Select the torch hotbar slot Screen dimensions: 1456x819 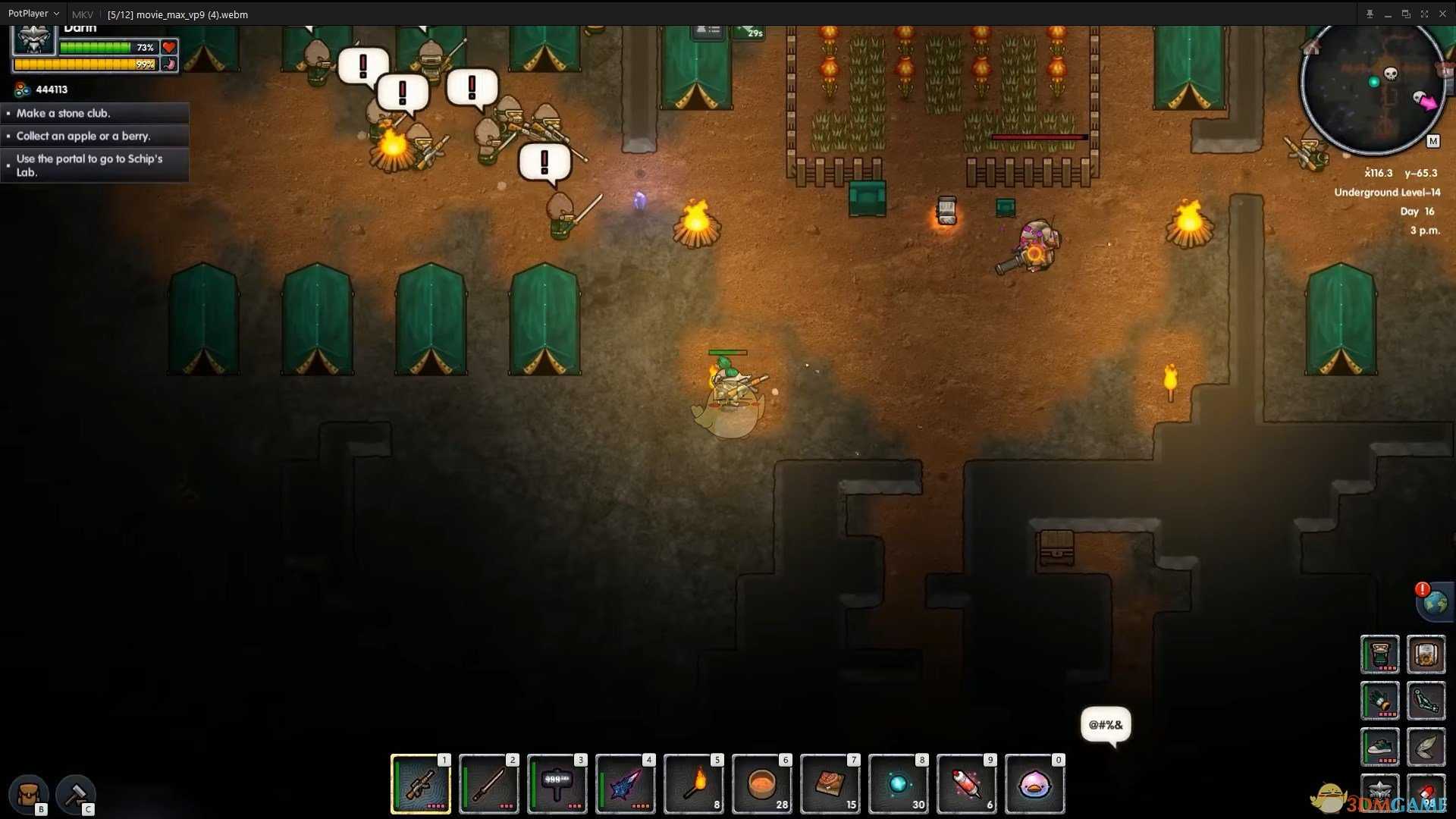(x=694, y=784)
